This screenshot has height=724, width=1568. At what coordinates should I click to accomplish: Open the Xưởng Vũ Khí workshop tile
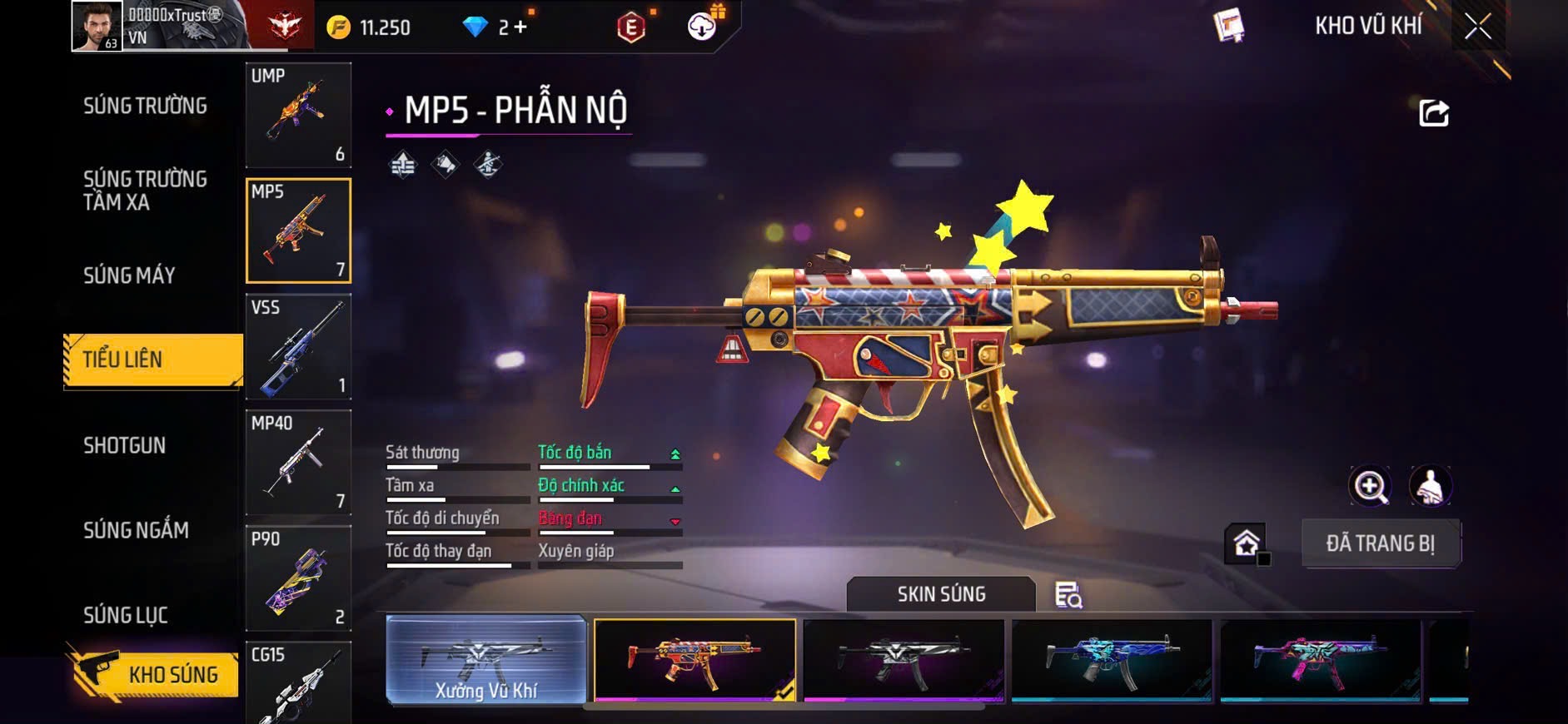pyautogui.click(x=486, y=660)
